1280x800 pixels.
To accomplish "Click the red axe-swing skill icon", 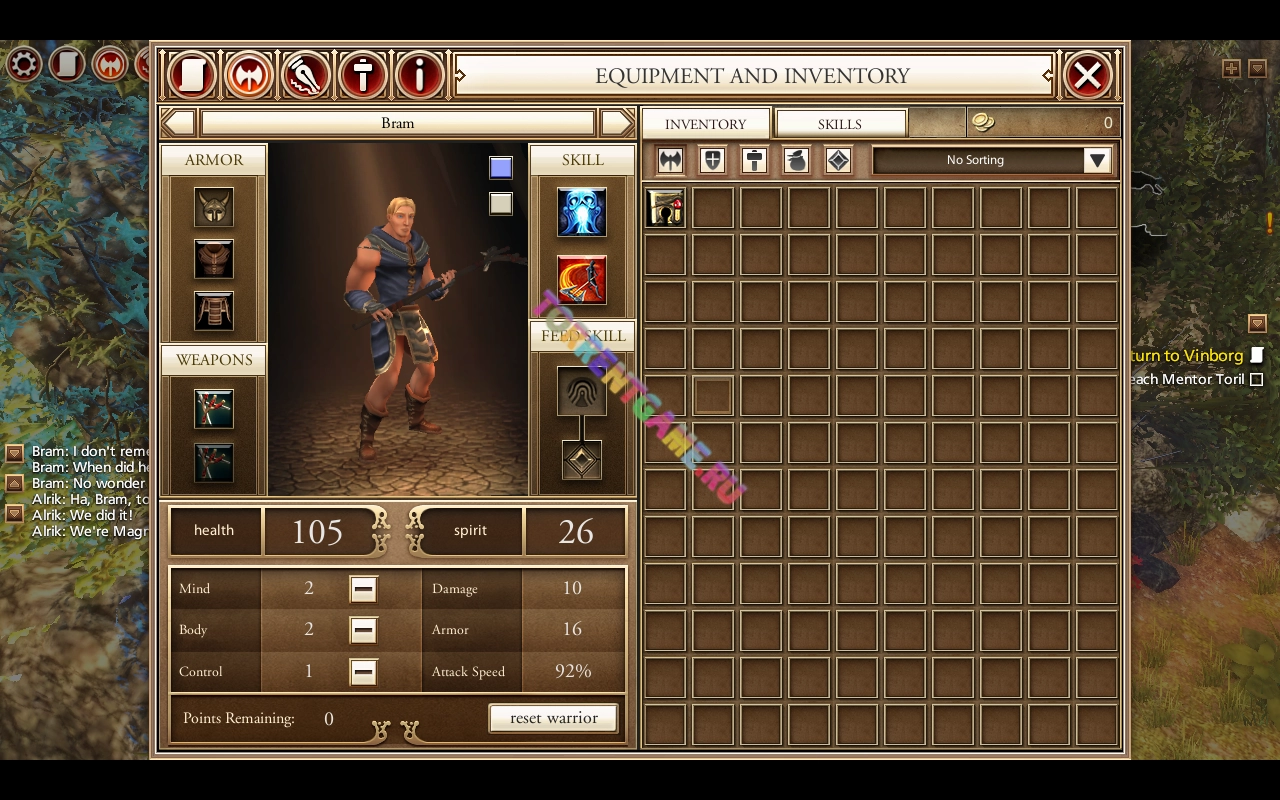I will 582,280.
